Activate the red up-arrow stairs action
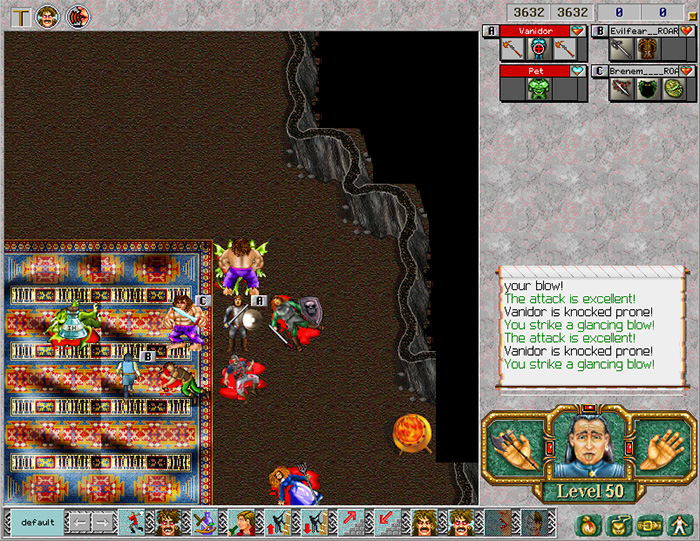Image resolution: width=700 pixels, height=541 pixels. (x=351, y=522)
